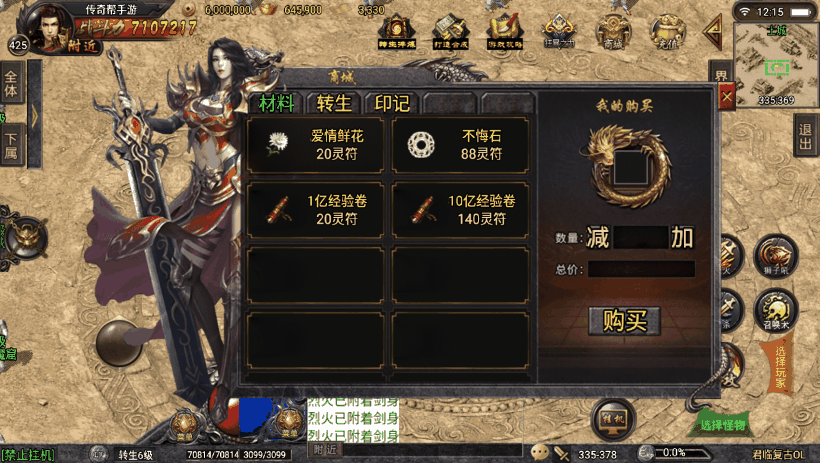Open the 充值 recharge icon
This screenshot has width=820, height=463.
(x=666, y=31)
